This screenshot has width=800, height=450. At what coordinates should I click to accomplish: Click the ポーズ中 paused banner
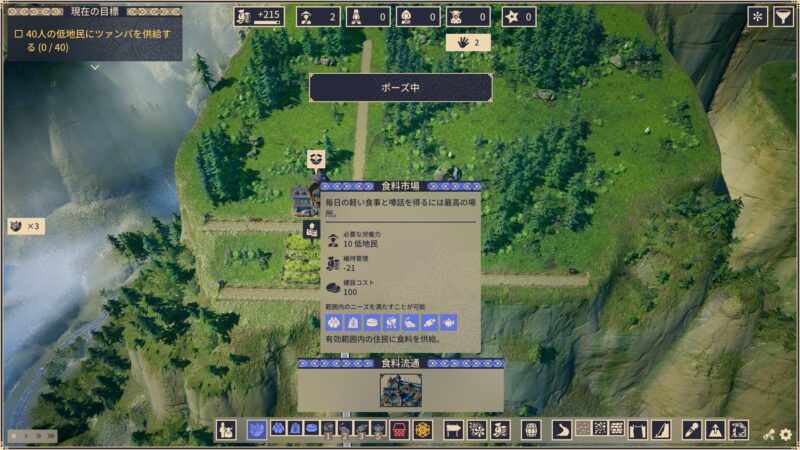tap(400, 88)
